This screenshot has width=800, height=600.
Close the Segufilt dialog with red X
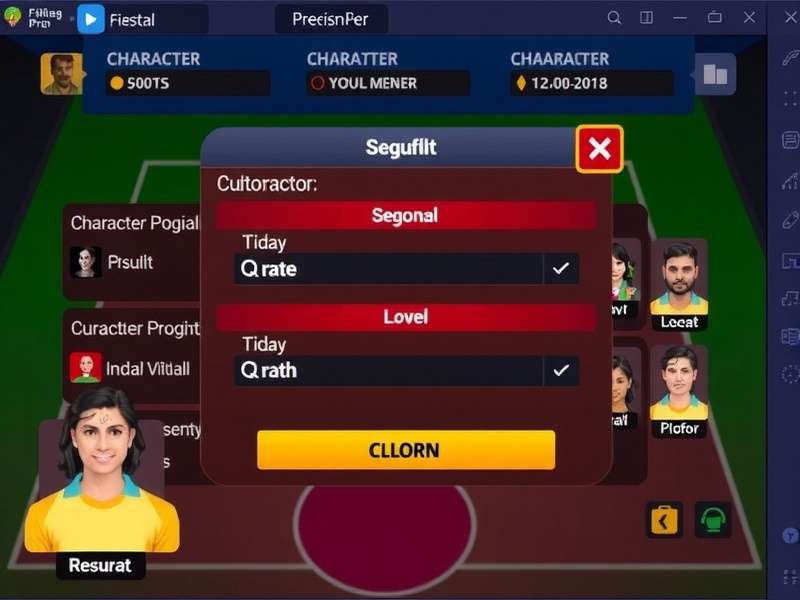[599, 150]
